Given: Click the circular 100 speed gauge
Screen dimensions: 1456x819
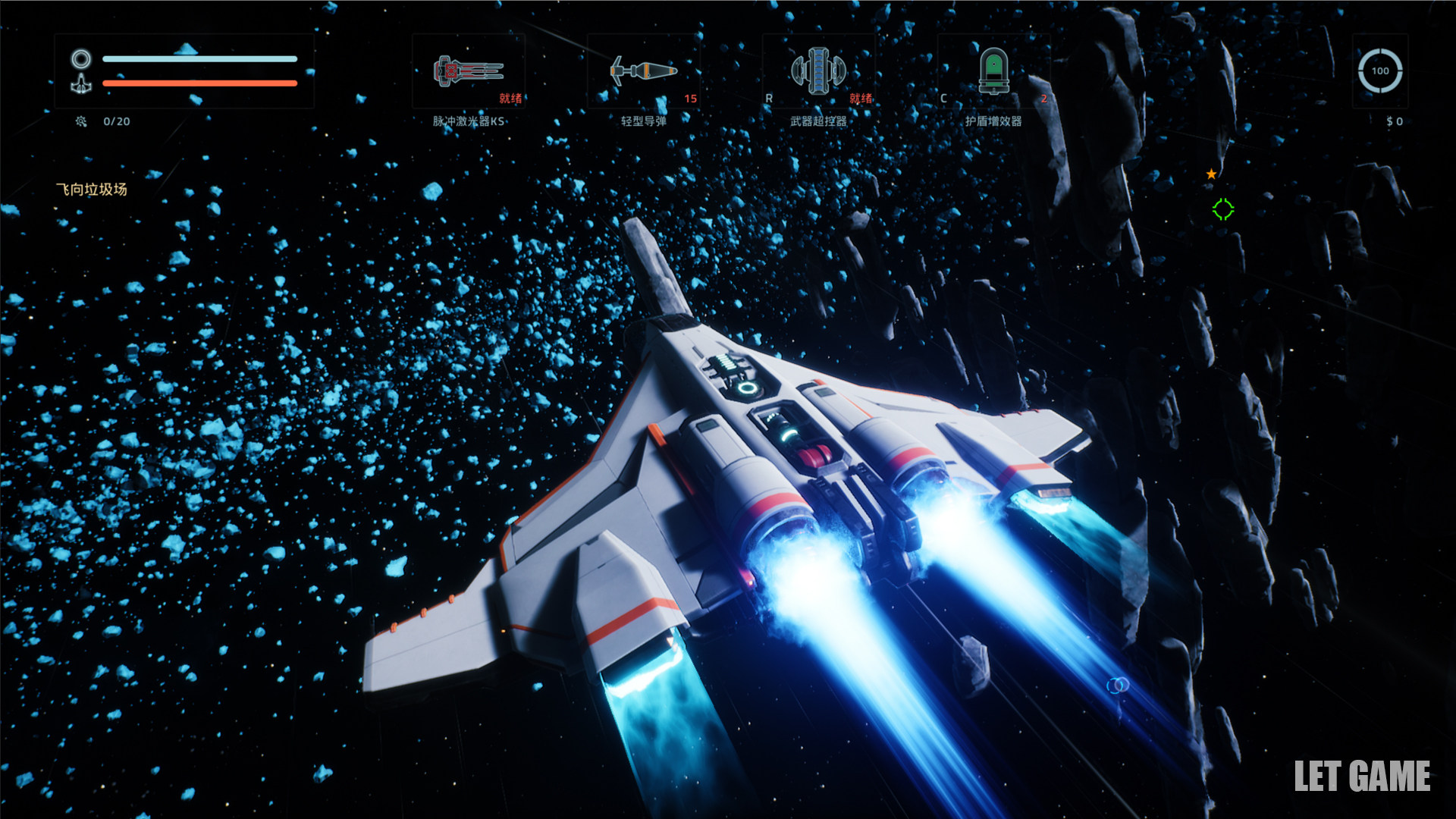Looking at the screenshot, I should click(x=1379, y=71).
